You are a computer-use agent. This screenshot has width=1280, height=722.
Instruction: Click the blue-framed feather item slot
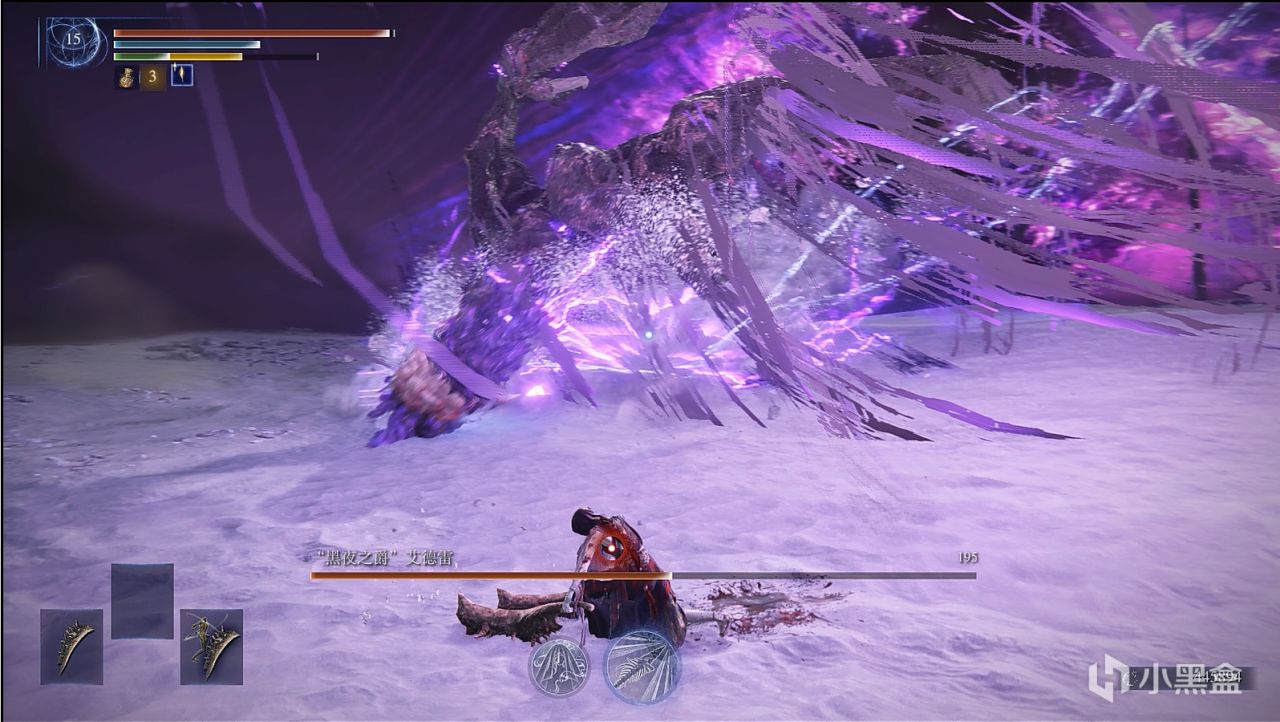coord(182,75)
